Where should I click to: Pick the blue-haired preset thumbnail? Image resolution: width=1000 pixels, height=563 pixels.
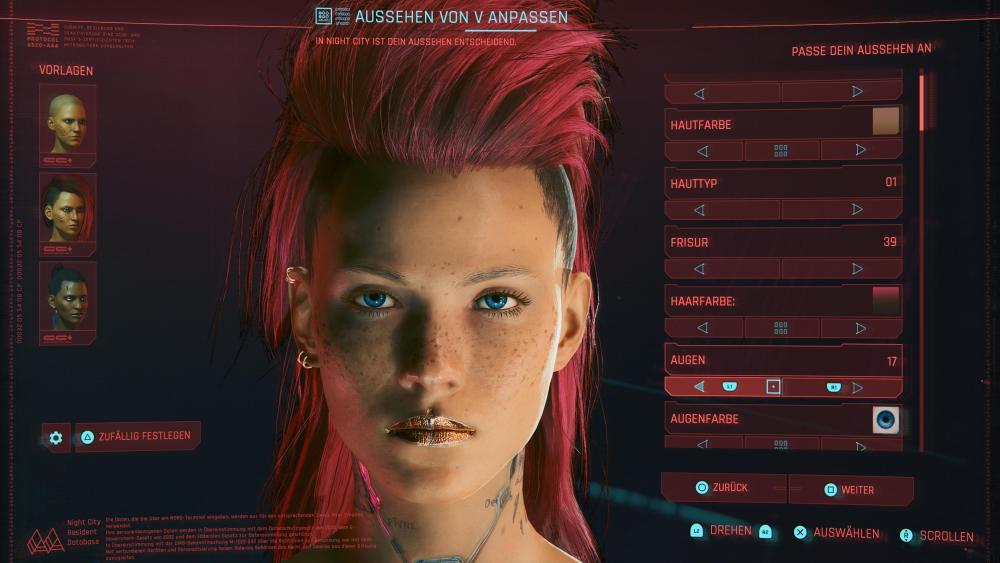tap(67, 296)
